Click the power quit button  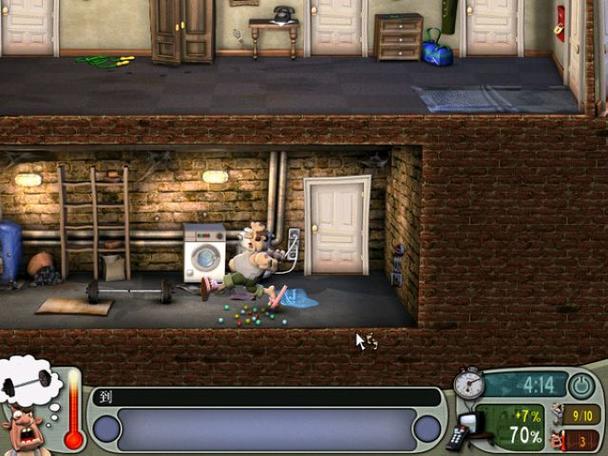581,385
